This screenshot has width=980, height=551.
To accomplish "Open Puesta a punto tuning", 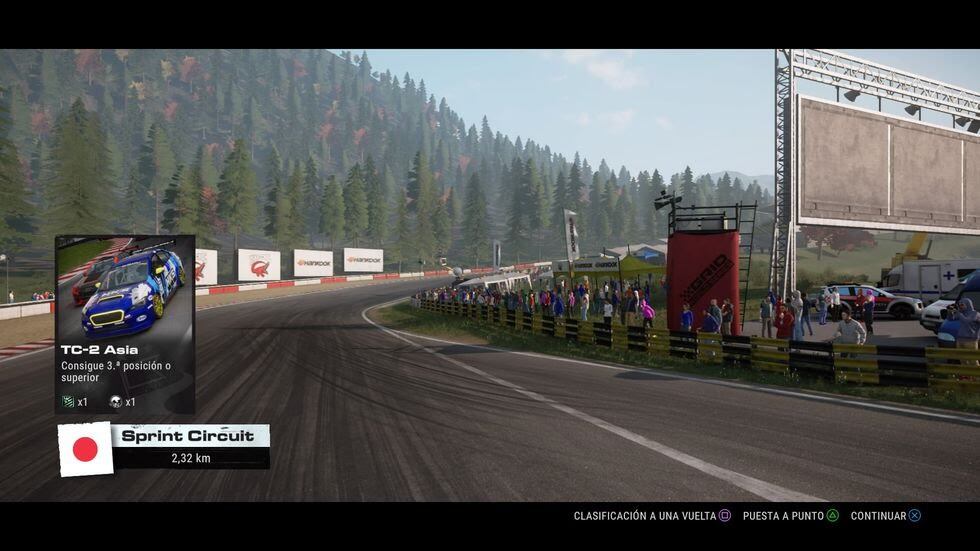I will pyautogui.click(x=790, y=516).
